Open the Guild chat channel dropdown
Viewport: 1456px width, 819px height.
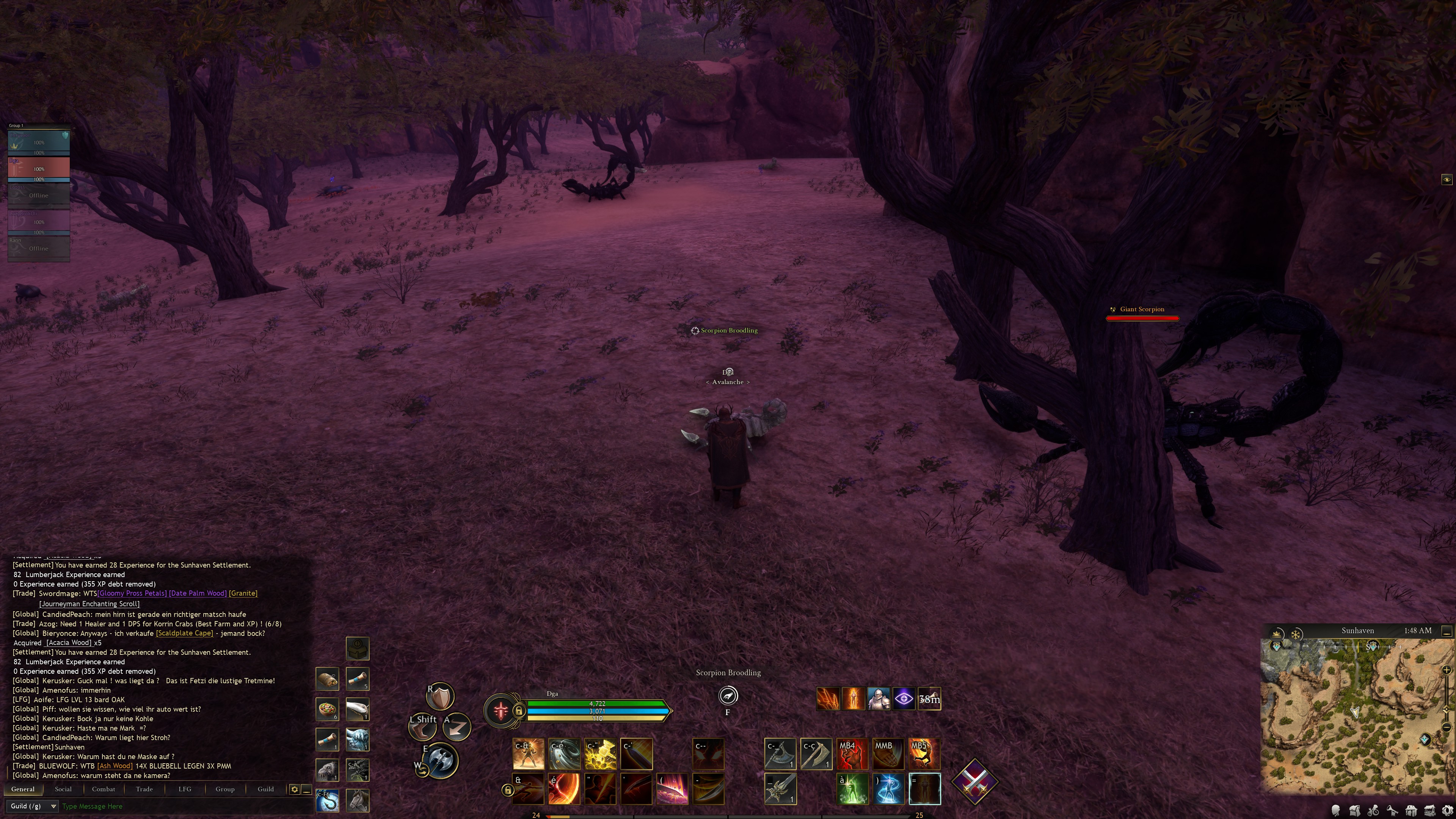[33, 806]
